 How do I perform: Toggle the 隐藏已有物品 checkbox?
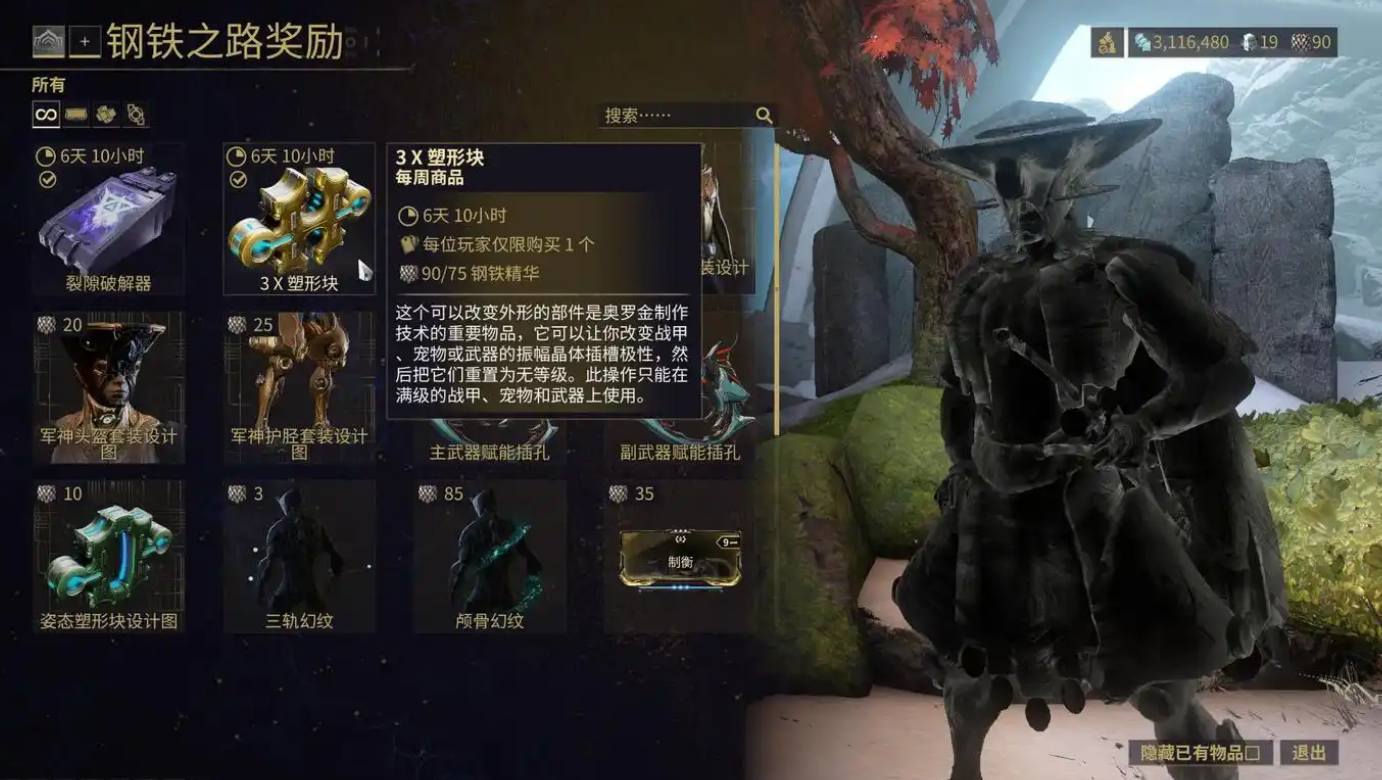pos(1200,753)
